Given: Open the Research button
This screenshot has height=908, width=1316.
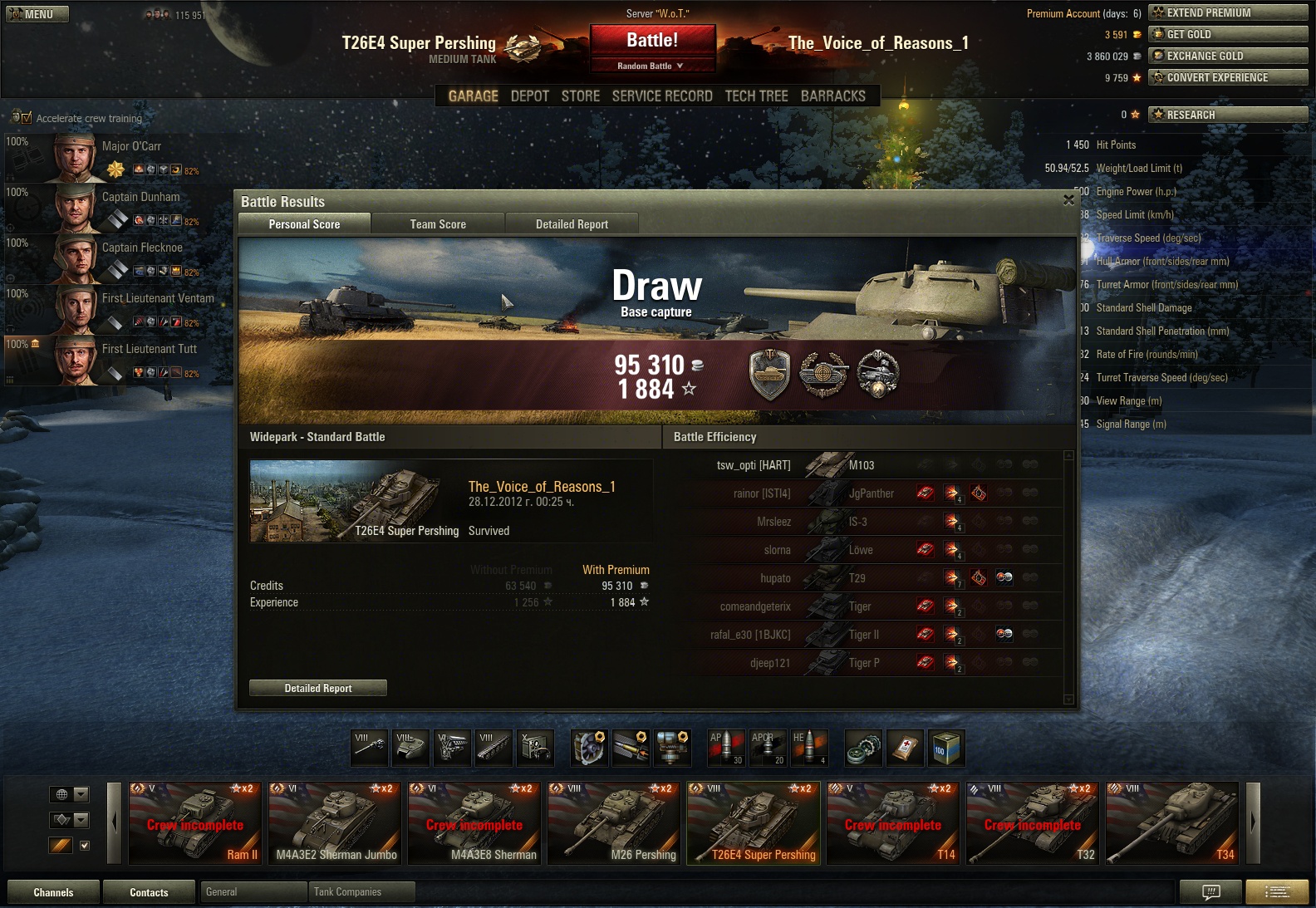Looking at the screenshot, I should click(x=1227, y=115).
